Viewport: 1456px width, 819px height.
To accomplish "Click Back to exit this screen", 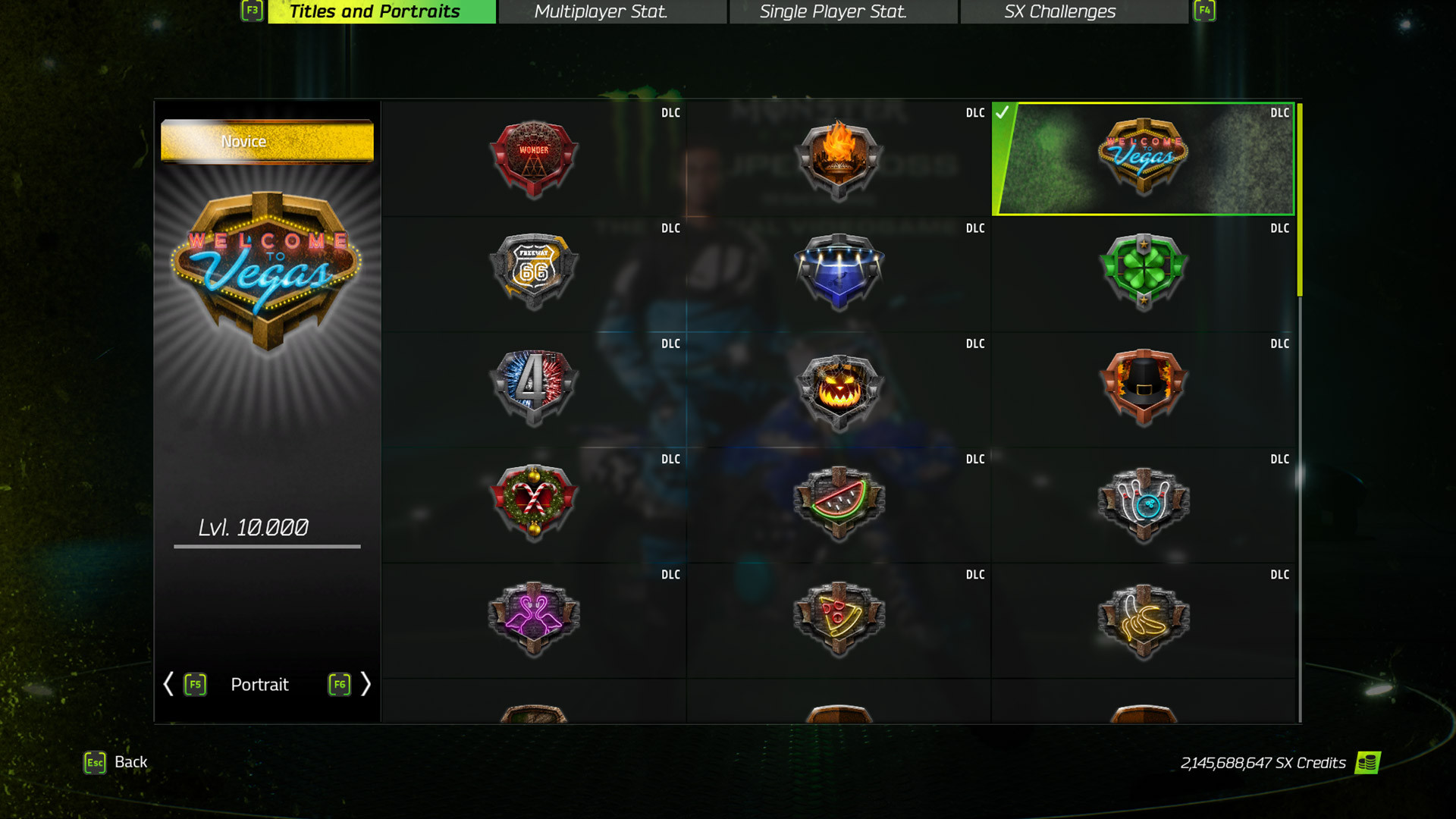I will coord(130,762).
